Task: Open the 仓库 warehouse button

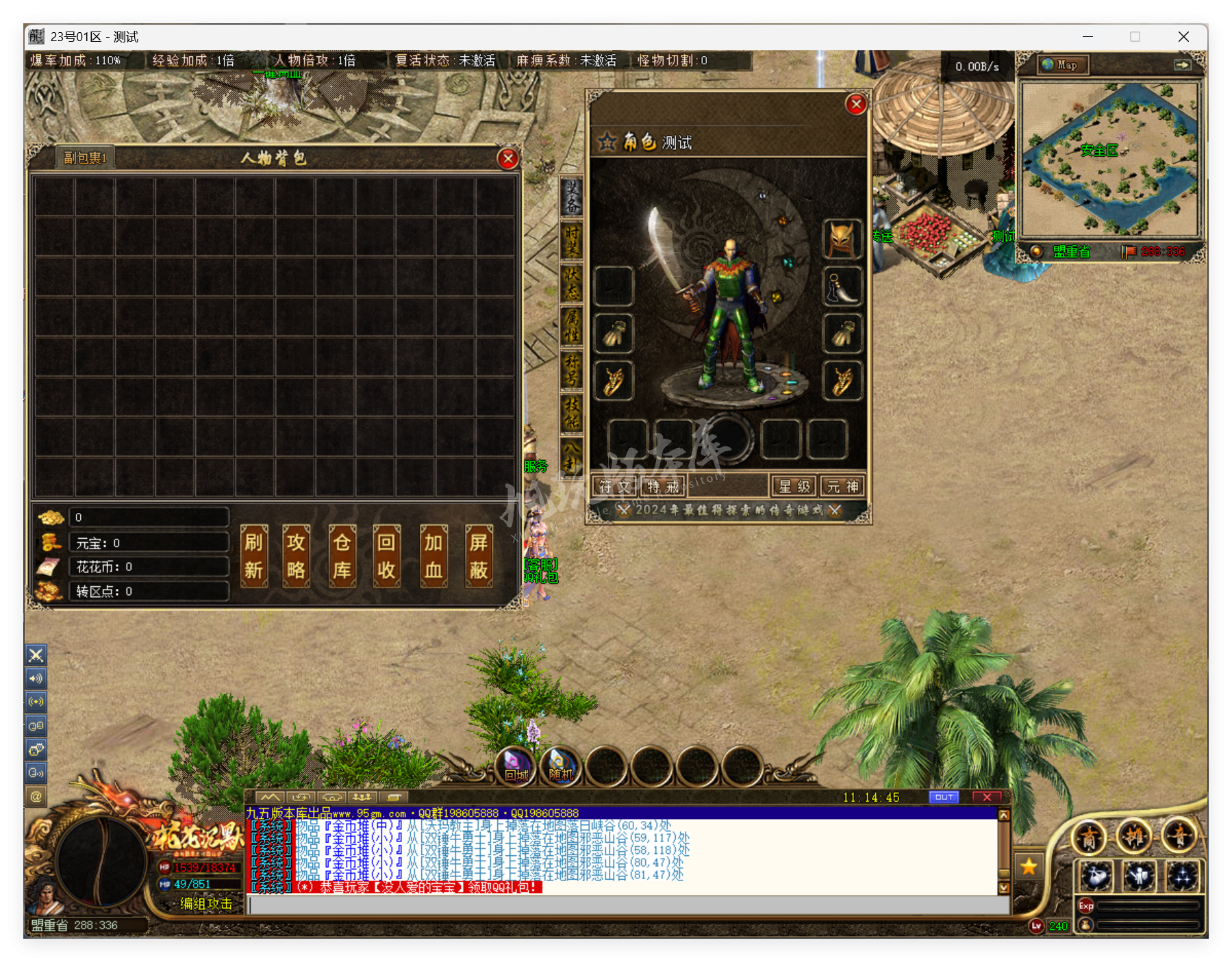Action: 342,556
